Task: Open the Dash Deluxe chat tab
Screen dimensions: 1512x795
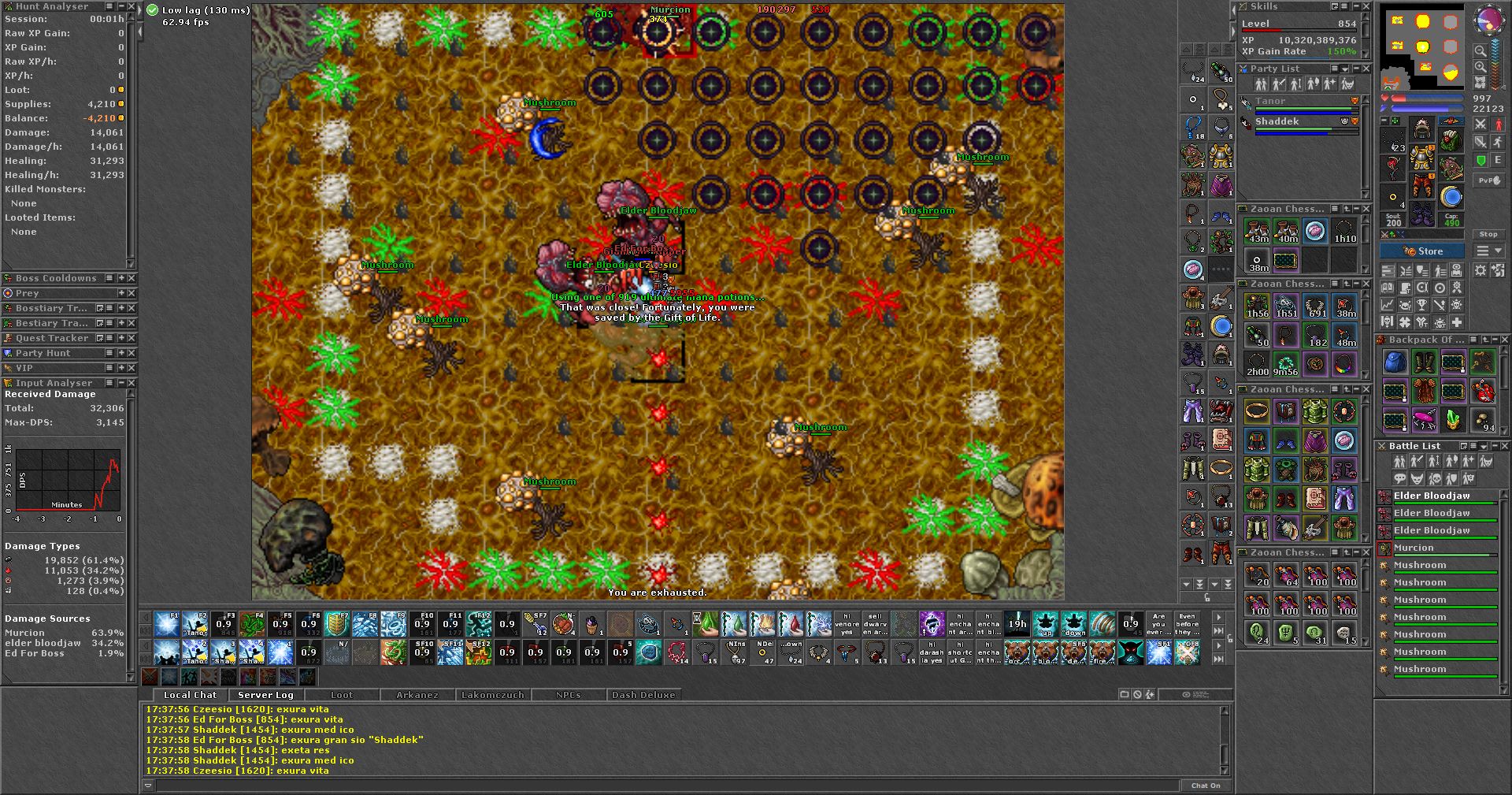Action: tap(643, 695)
